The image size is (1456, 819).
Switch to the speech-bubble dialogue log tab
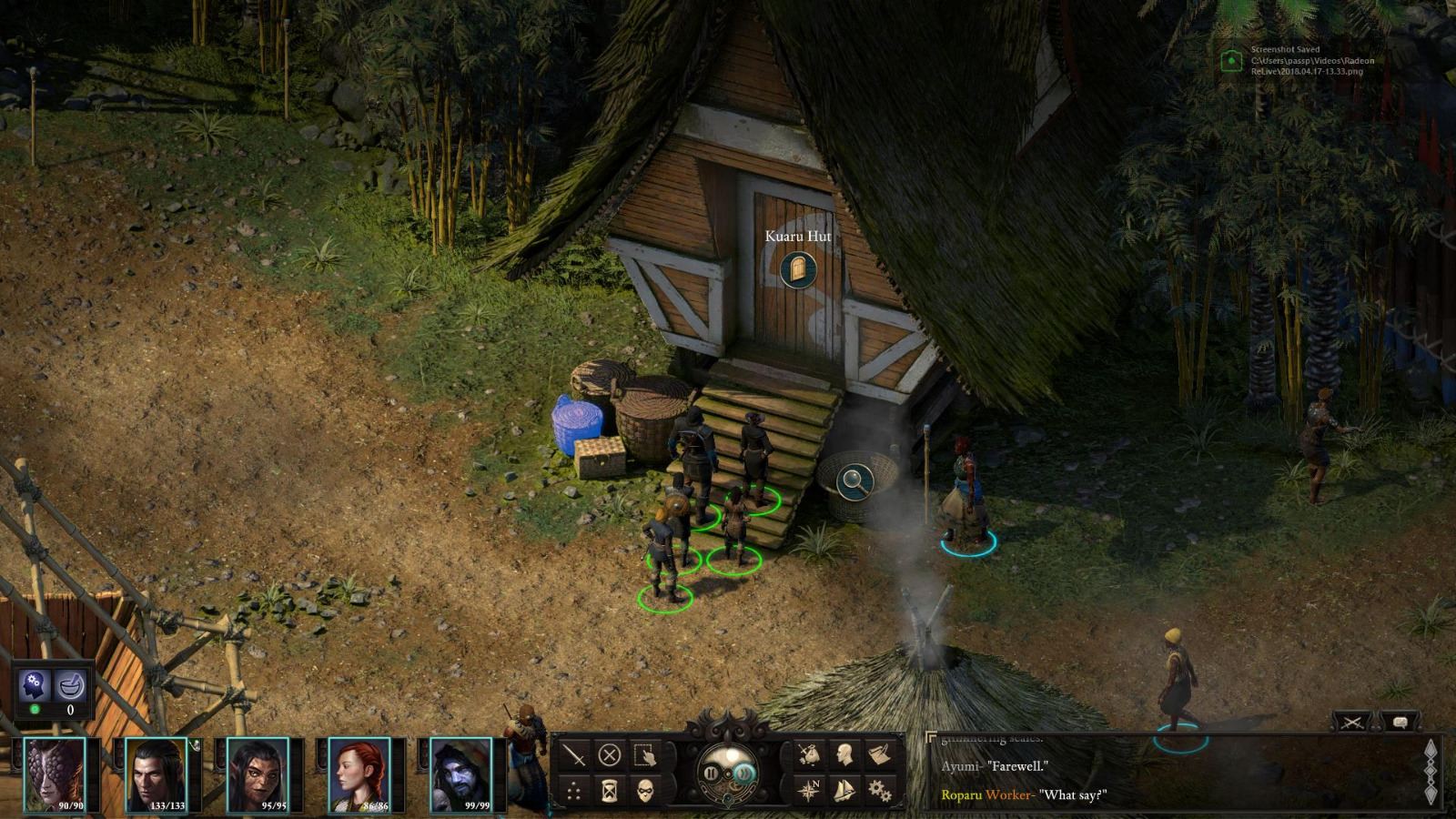(x=1400, y=721)
